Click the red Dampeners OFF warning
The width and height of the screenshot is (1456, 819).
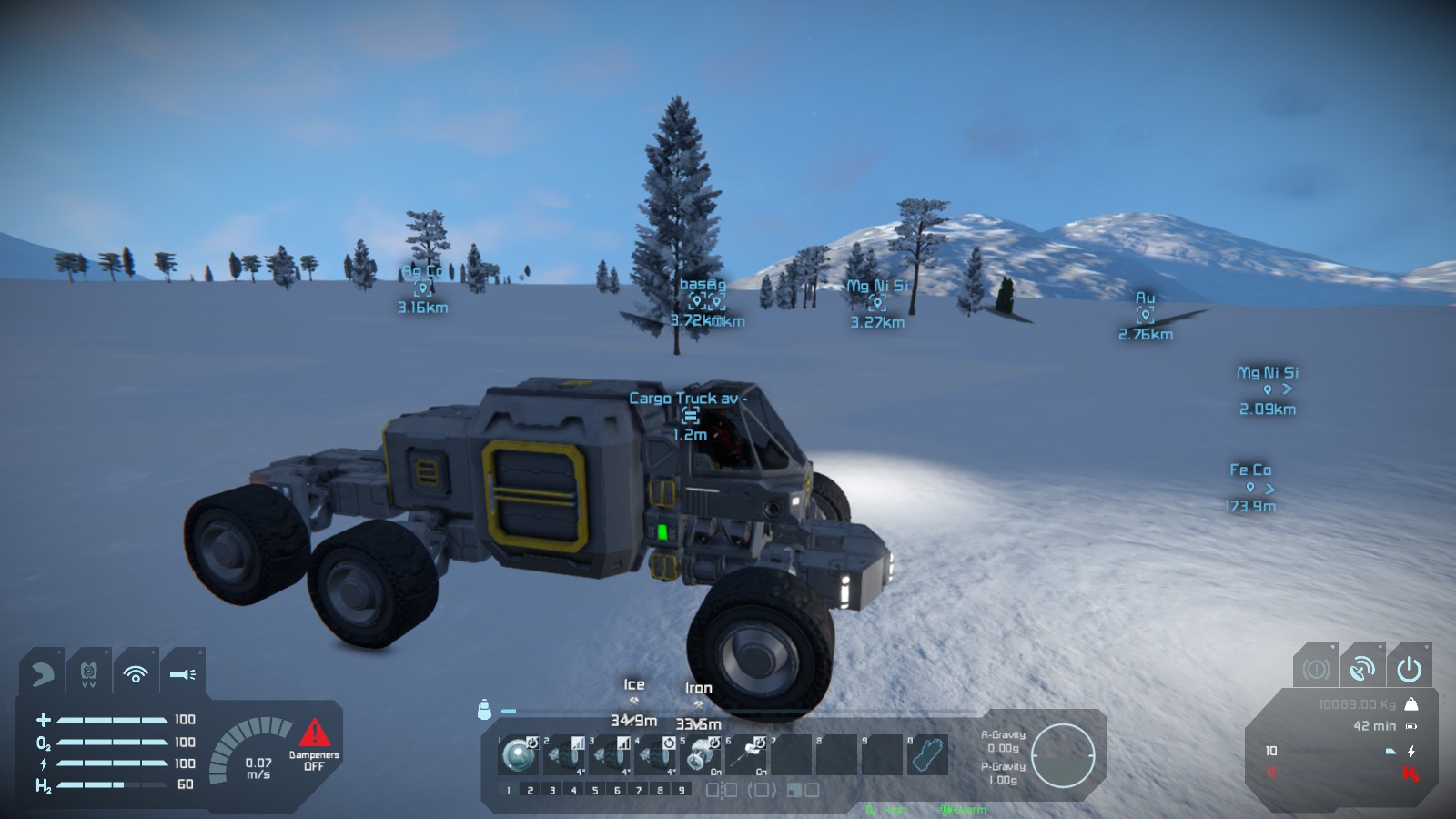pyautogui.click(x=314, y=743)
